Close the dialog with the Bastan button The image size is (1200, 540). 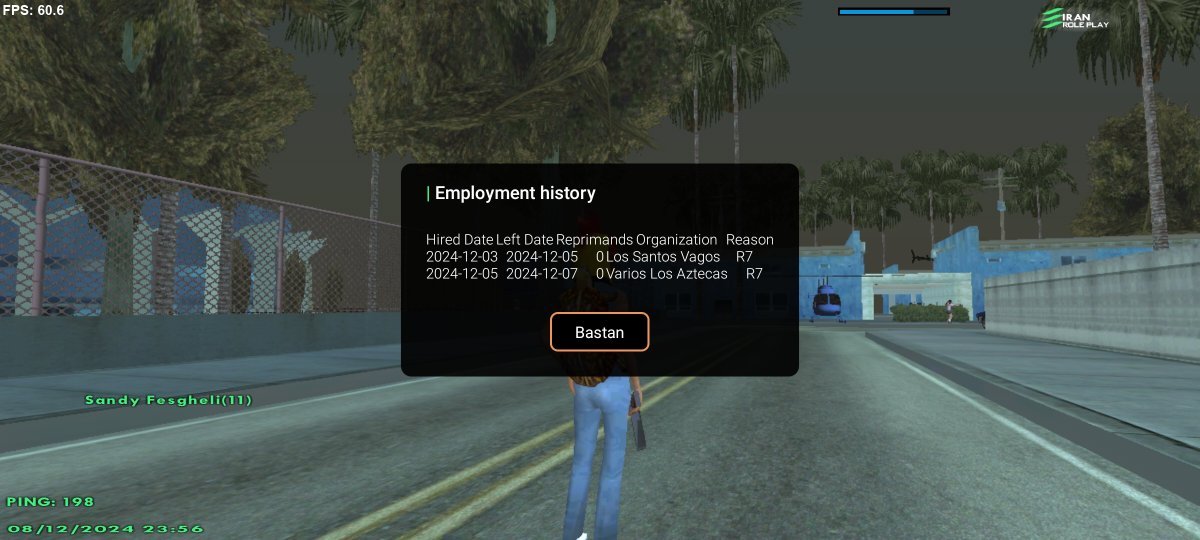coord(599,332)
